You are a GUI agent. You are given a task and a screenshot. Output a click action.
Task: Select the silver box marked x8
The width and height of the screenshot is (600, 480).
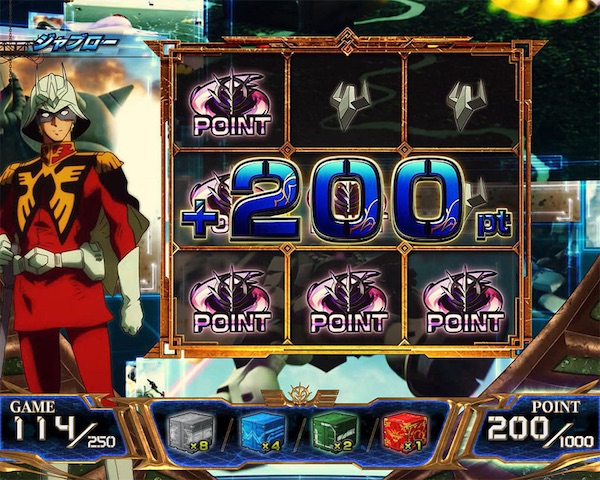[x=188, y=429]
